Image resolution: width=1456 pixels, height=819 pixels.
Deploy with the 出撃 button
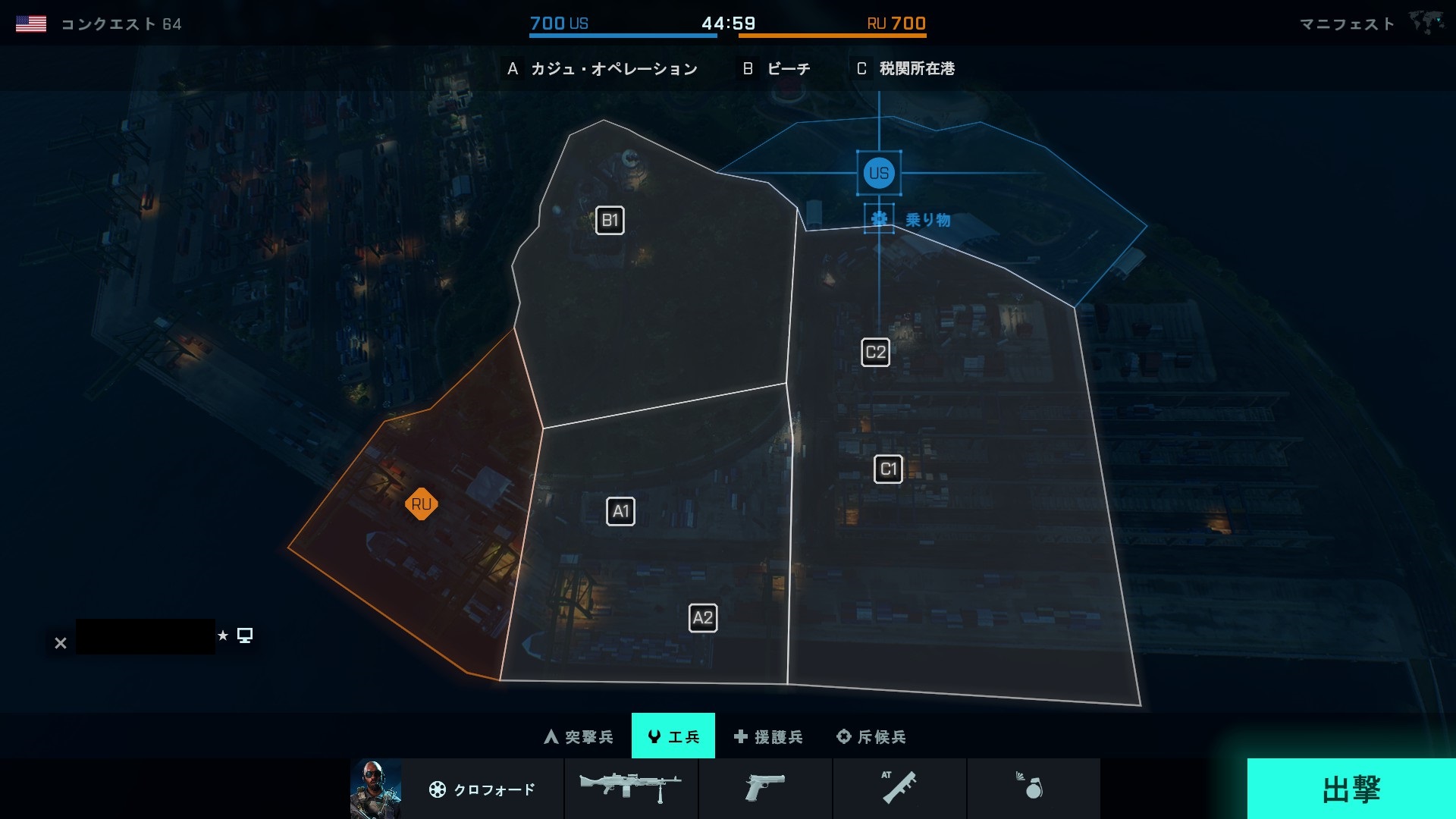pyautogui.click(x=1351, y=789)
